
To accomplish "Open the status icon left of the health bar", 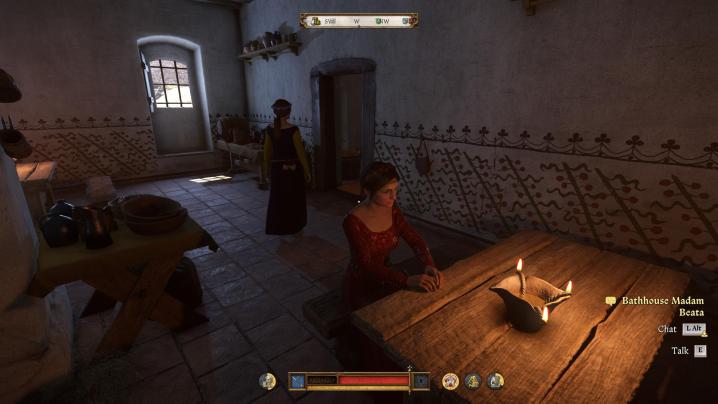I will 267,381.
